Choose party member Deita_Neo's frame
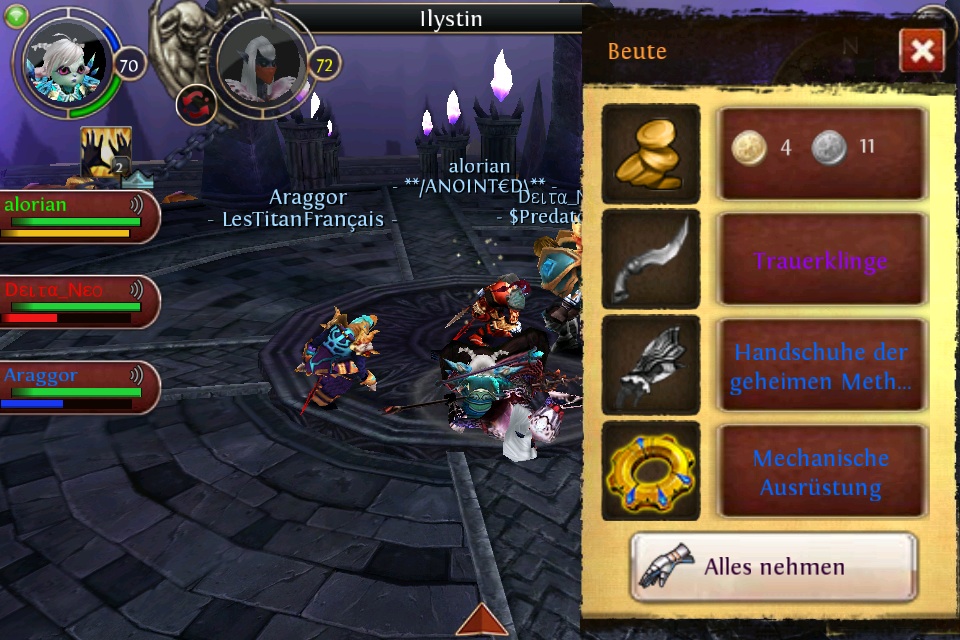The width and height of the screenshot is (960, 640). click(78, 302)
